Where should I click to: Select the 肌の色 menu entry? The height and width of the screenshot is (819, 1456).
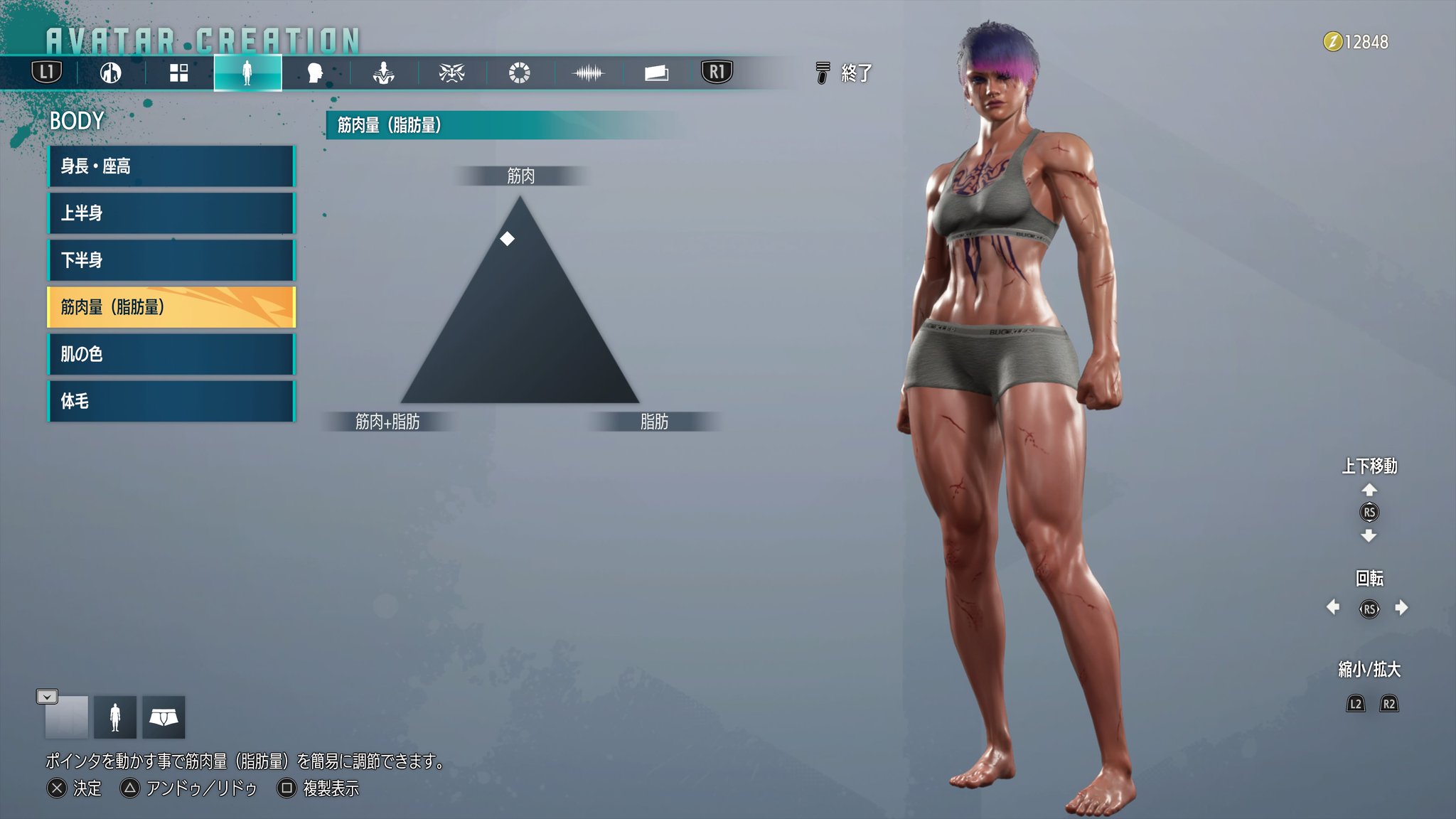(x=171, y=354)
